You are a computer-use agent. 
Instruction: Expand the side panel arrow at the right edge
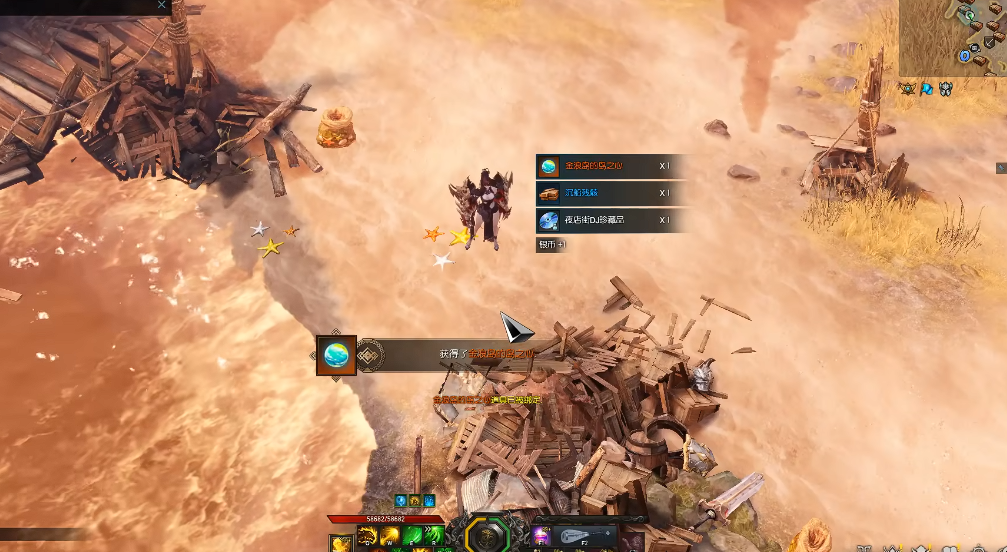pyautogui.click(x=1001, y=167)
